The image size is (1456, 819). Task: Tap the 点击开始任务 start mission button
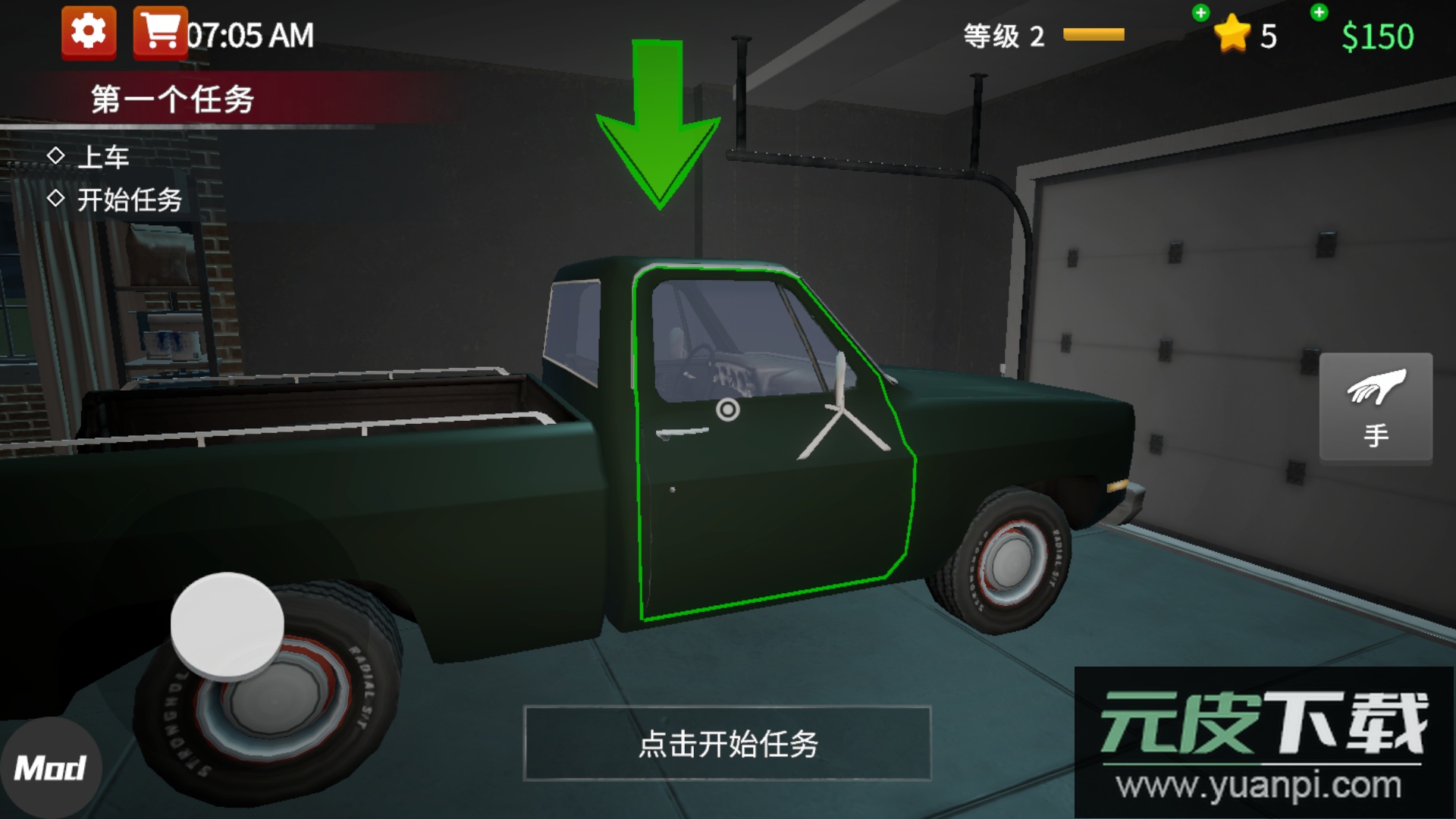pyautogui.click(x=726, y=743)
